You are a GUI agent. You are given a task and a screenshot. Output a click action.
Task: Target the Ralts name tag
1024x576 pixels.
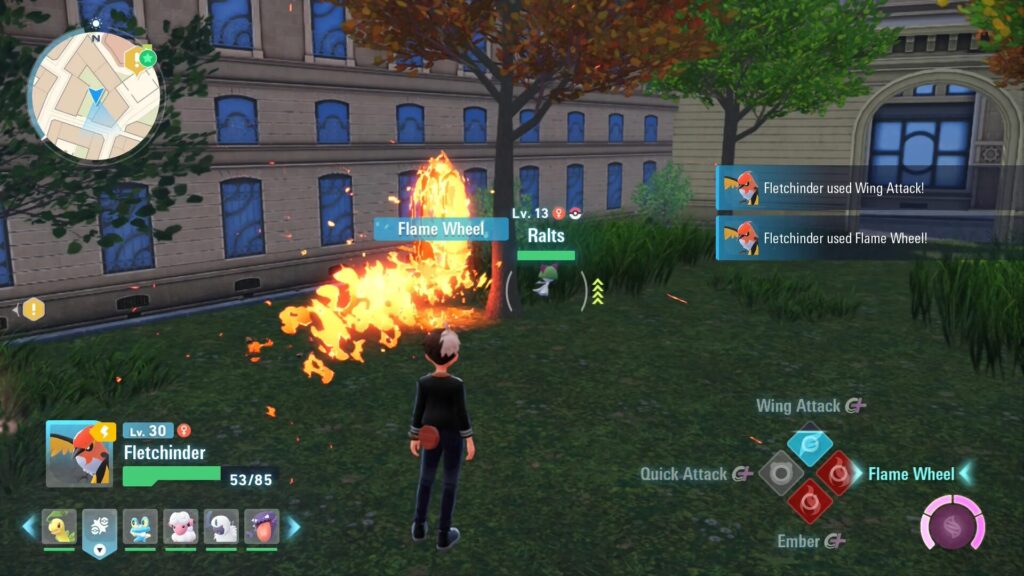tap(546, 236)
